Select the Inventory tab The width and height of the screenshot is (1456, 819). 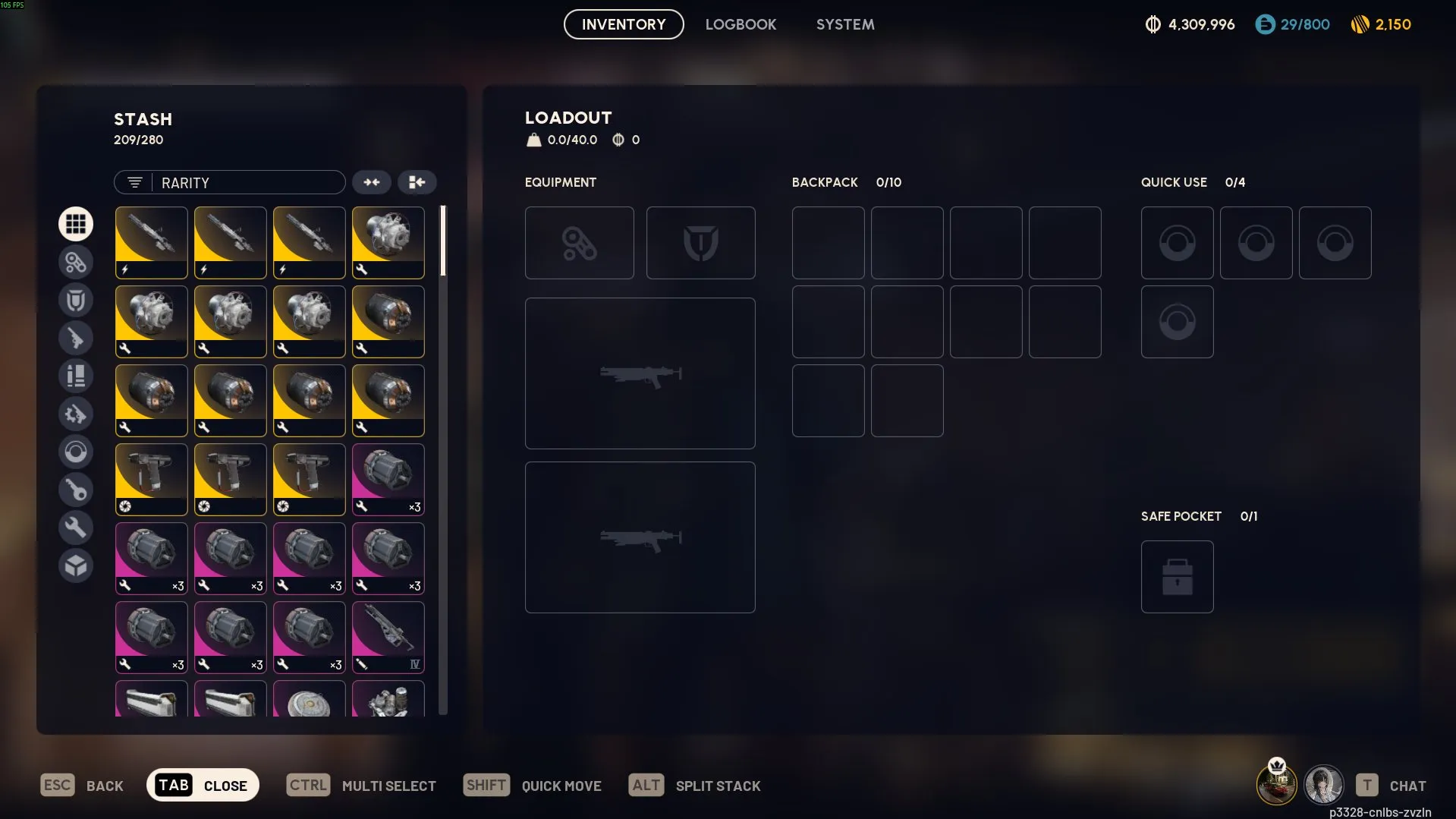(624, 24)
